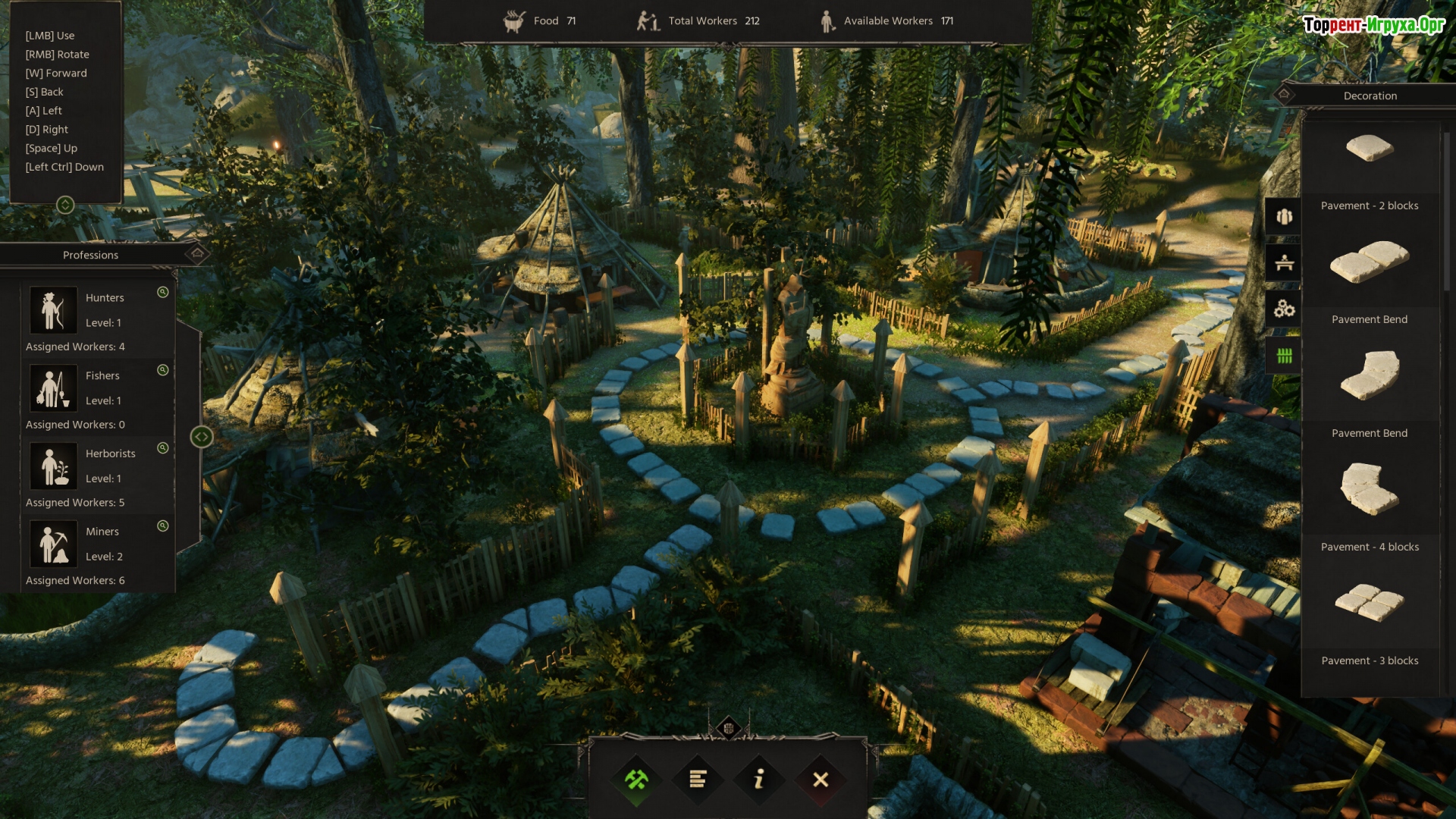Image resolution: width=1456 pixels, height=819 pixels.
Task: Show the info panel with the i icon
Action: pos(759,780)
